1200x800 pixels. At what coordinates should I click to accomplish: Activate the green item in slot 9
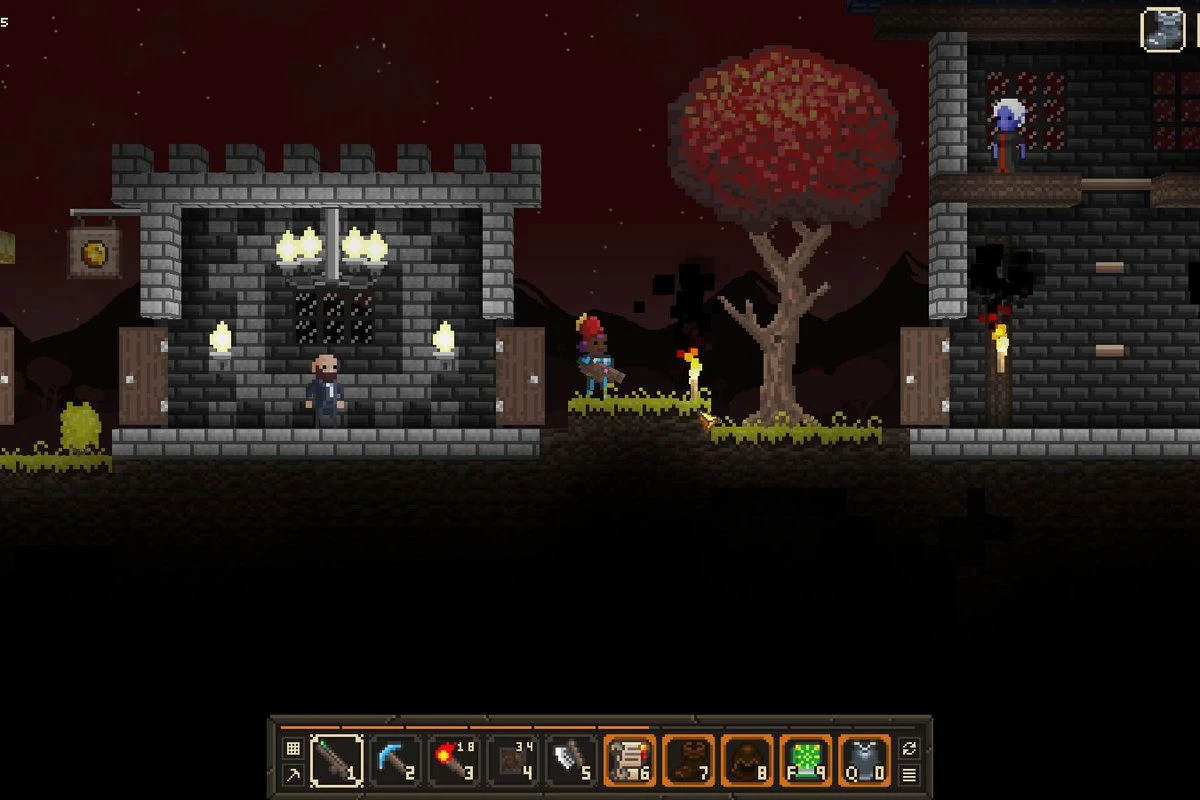coord(806,761)
